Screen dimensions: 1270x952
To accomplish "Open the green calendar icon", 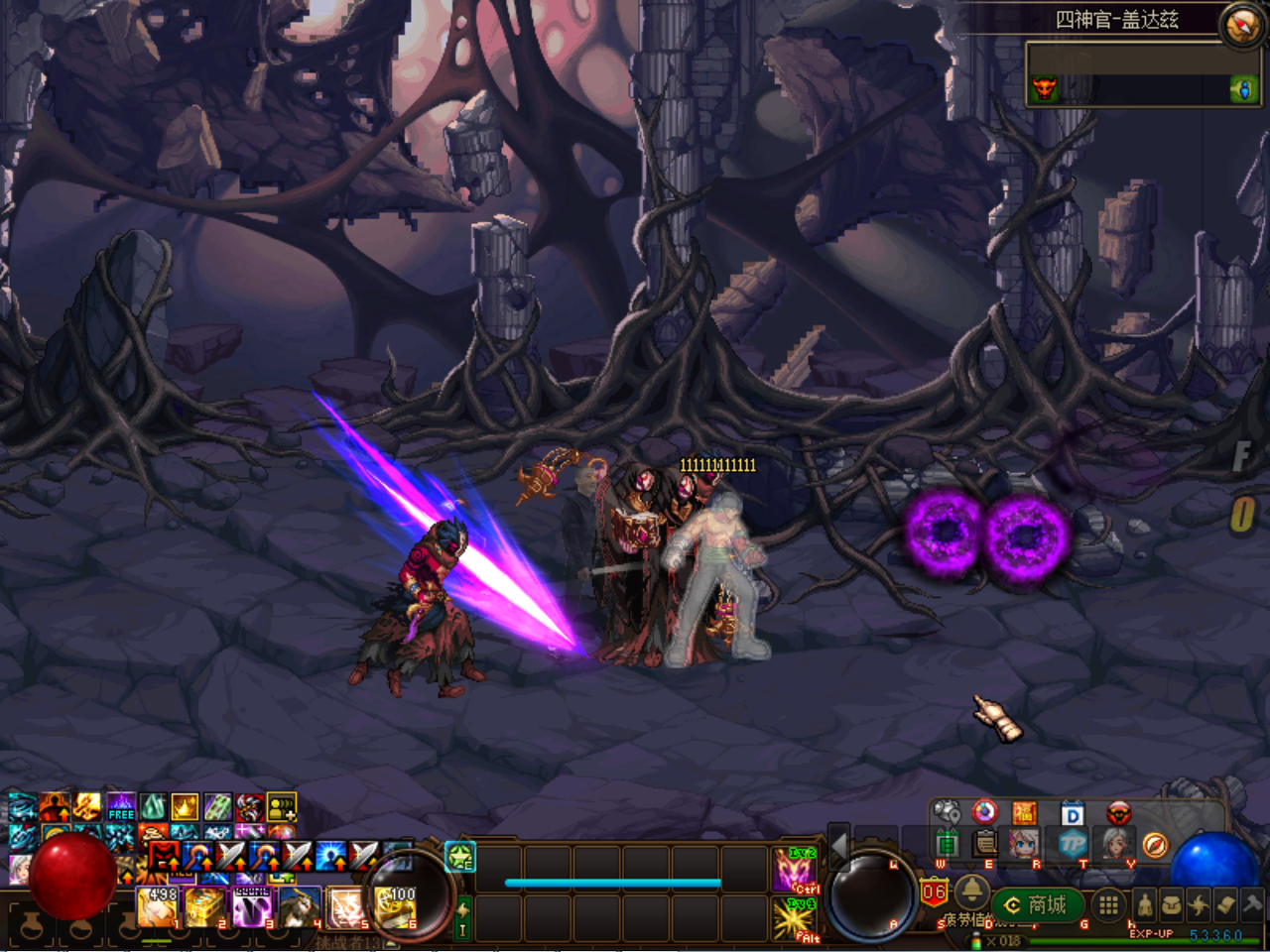I will [947, 844].
